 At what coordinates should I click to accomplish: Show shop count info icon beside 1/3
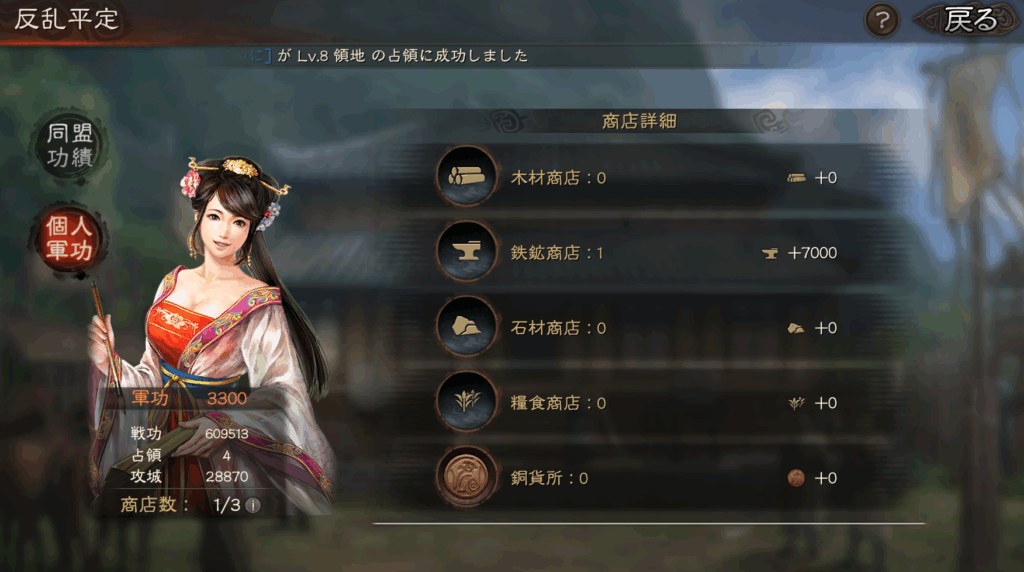pos(253,505)
